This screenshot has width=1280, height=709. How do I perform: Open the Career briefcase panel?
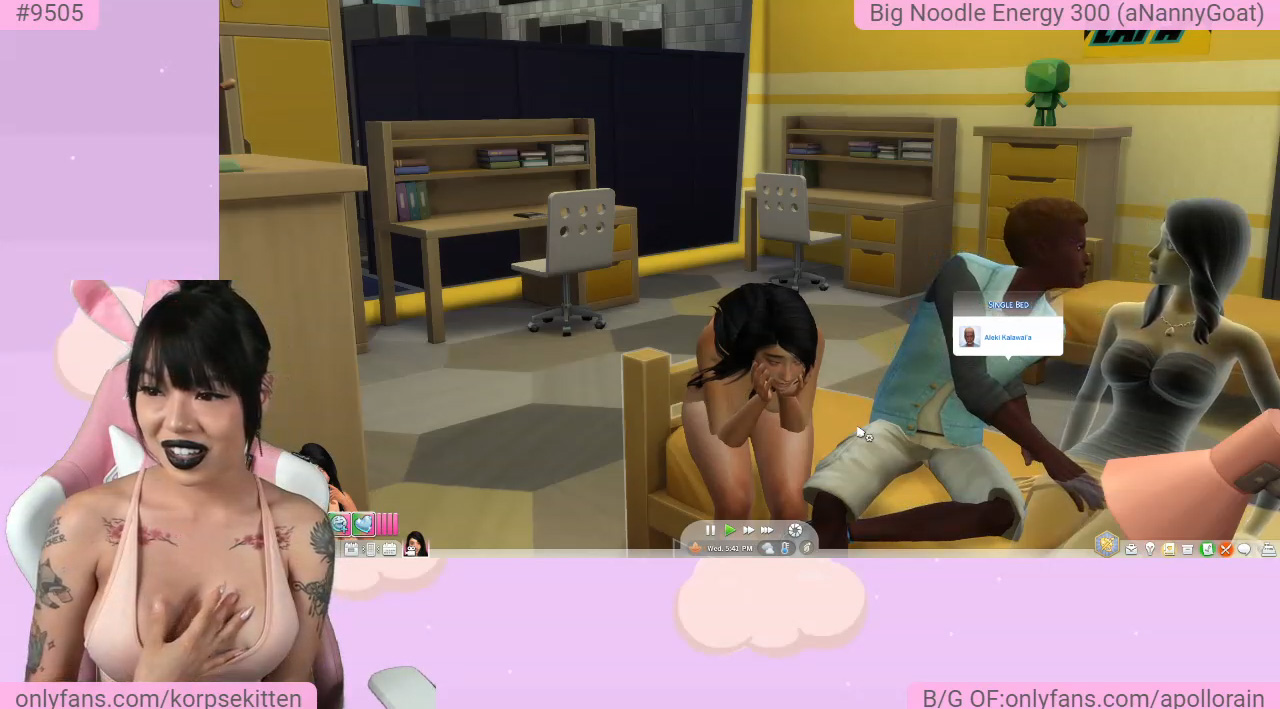pyautogui.click(x=1131, y=549)
